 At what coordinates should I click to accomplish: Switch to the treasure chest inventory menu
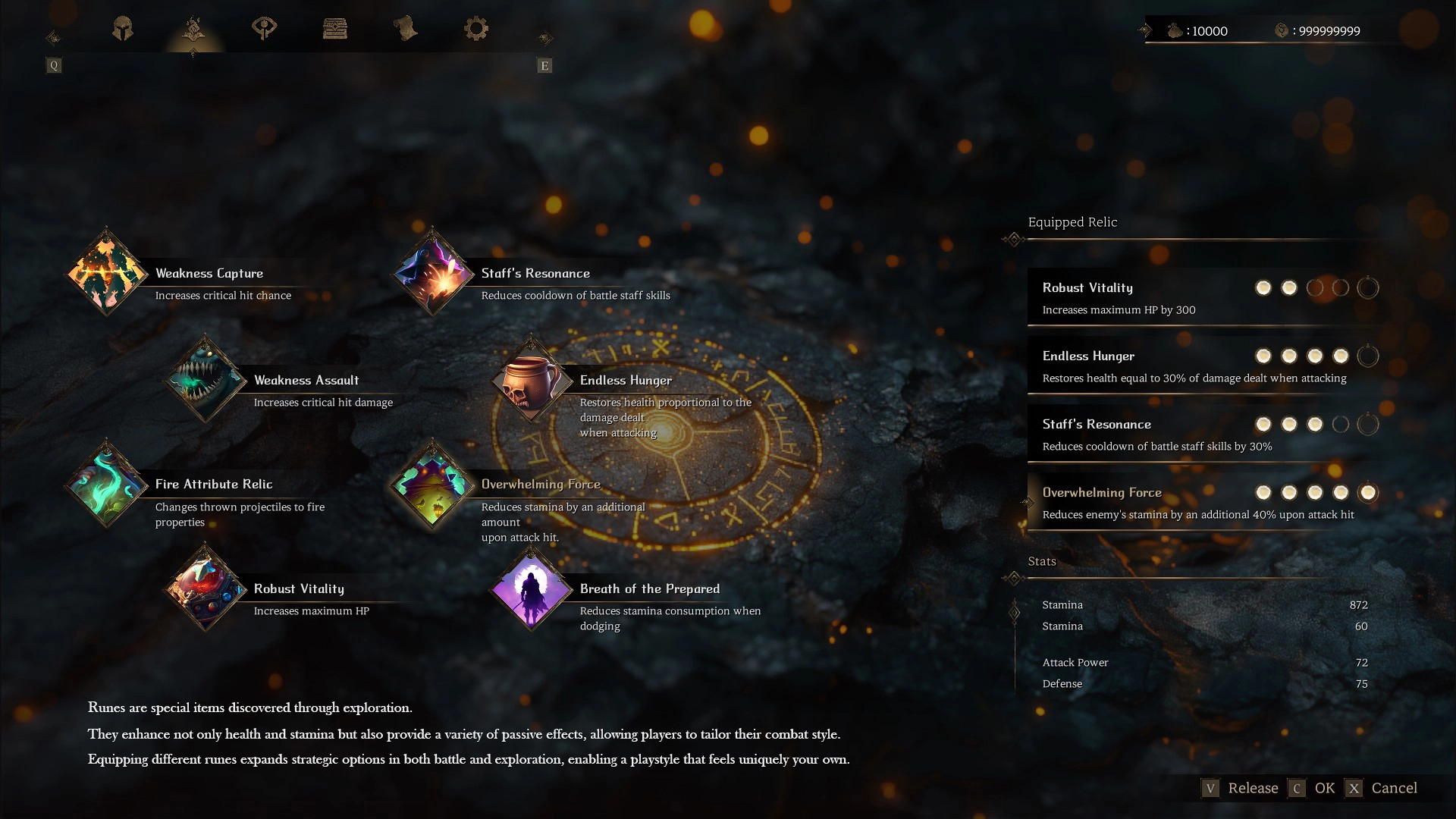(x=336, y=30)
